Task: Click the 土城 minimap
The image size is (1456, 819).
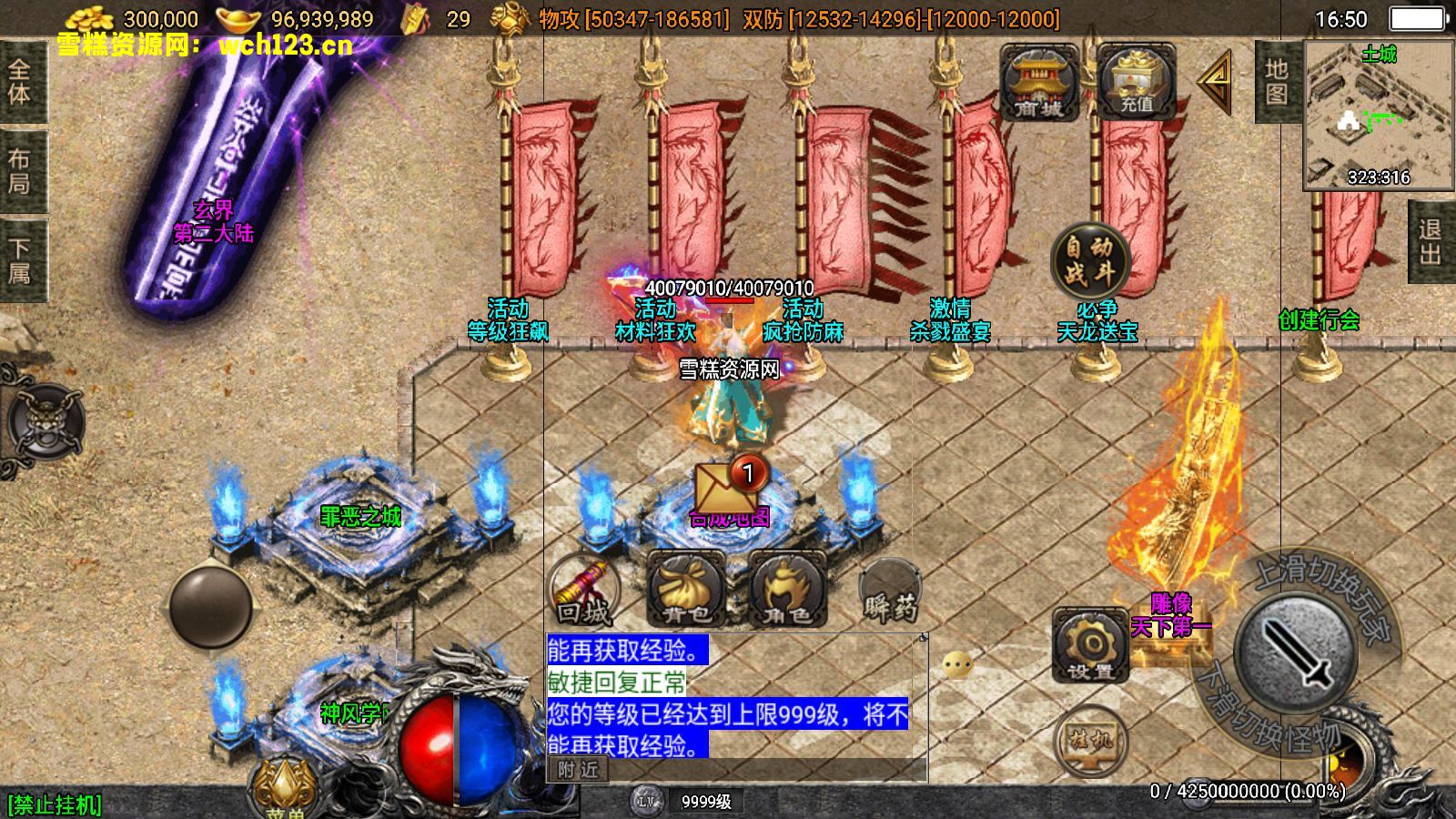Action: [x=1378, y=115]
